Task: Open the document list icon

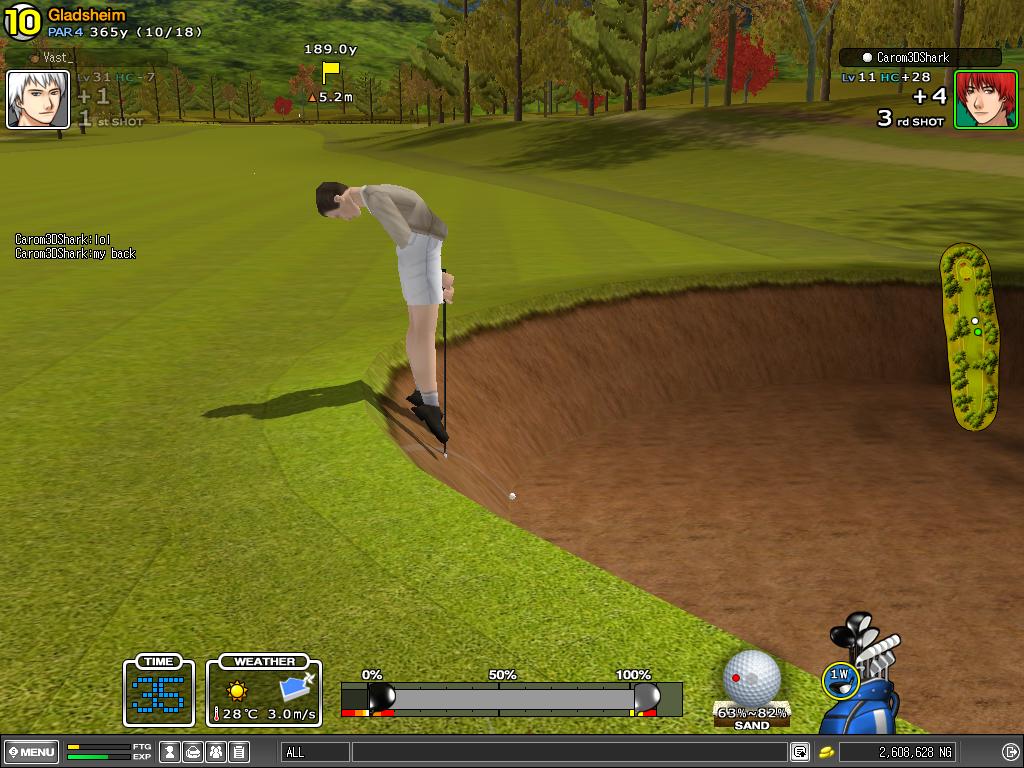Action: pyautogui.click(x=238, y=752)
